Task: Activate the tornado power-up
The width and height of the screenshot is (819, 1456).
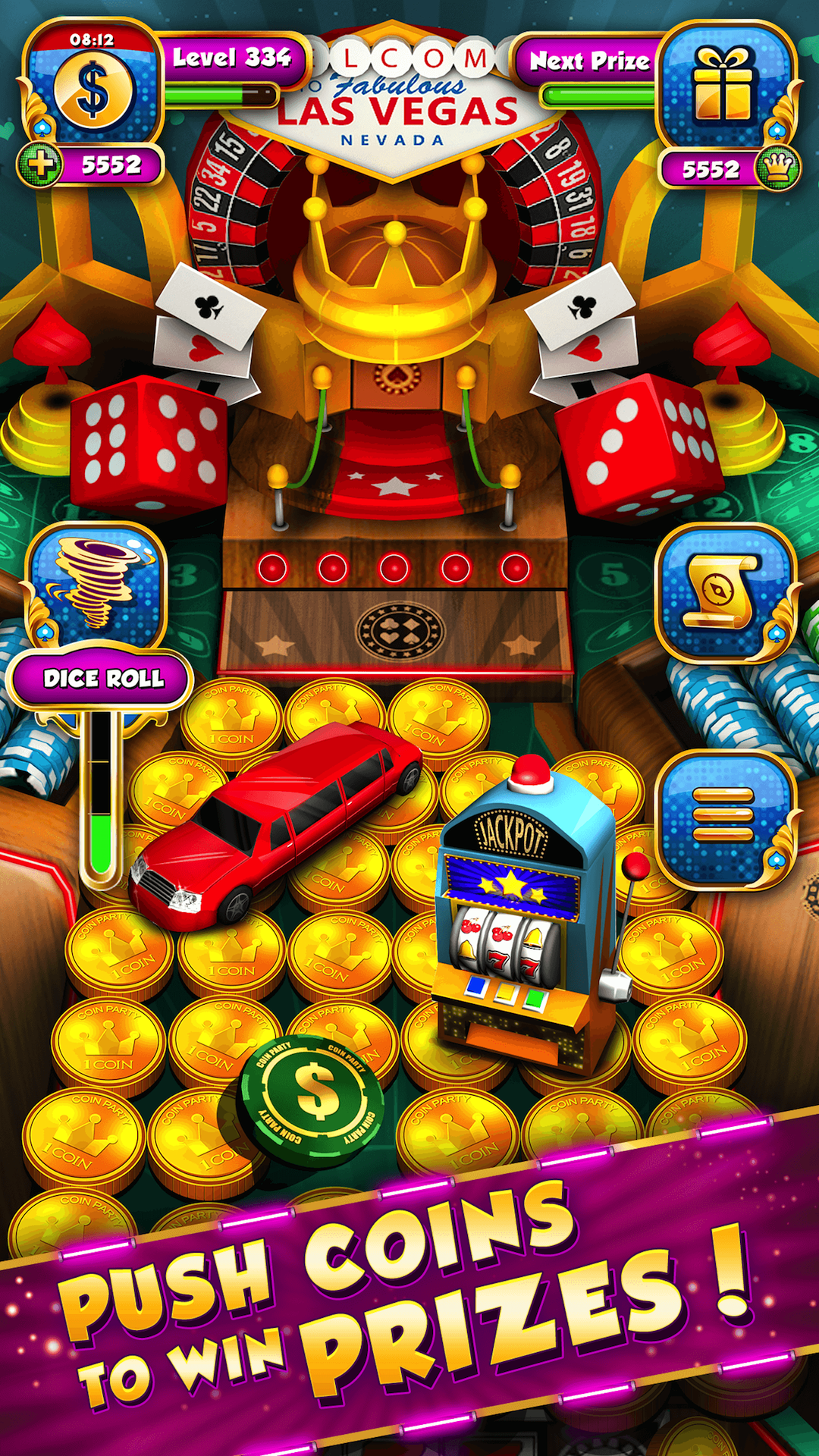Action: point(96,584)
